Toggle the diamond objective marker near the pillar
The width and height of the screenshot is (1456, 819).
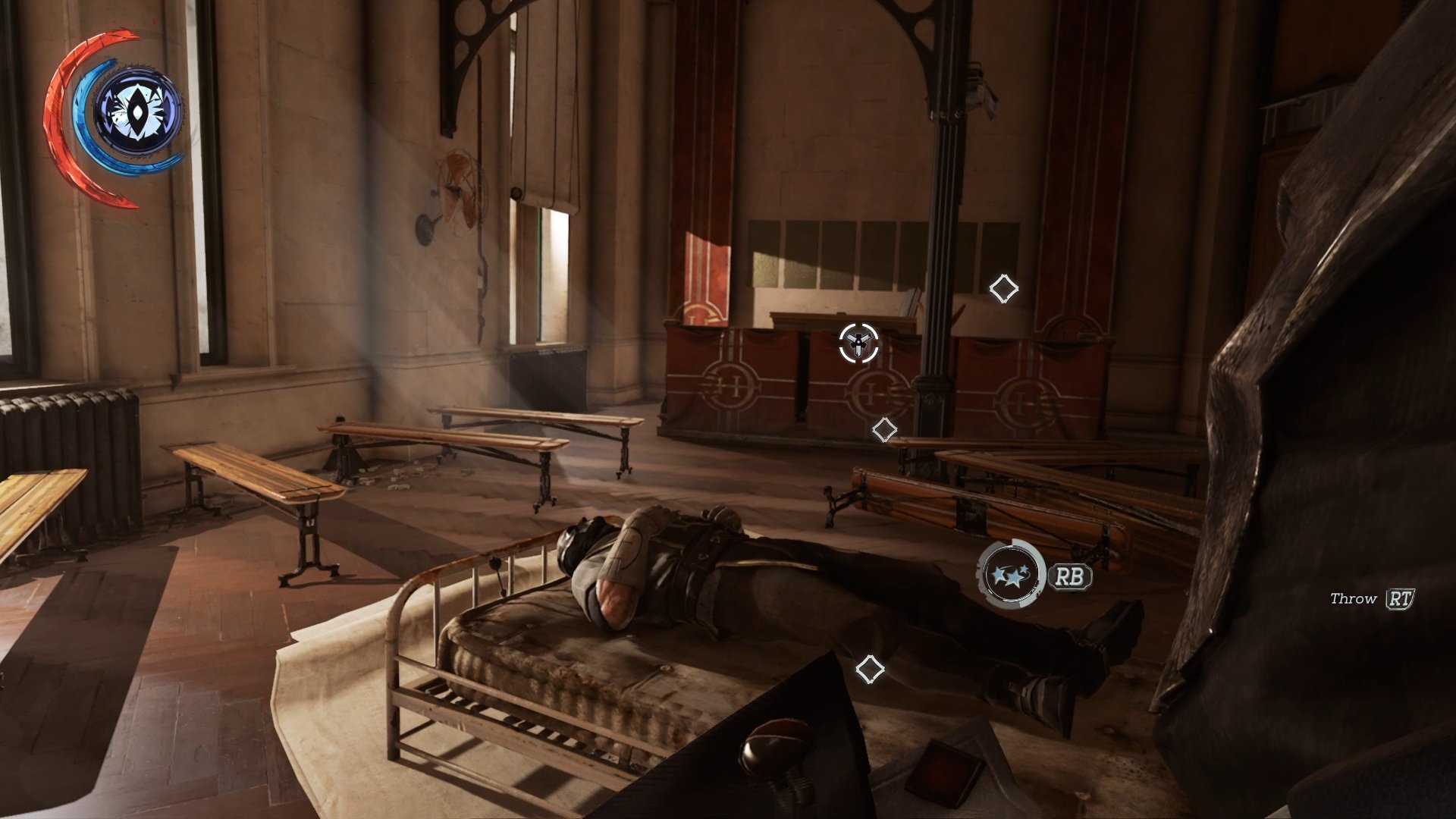click(883, 429)
